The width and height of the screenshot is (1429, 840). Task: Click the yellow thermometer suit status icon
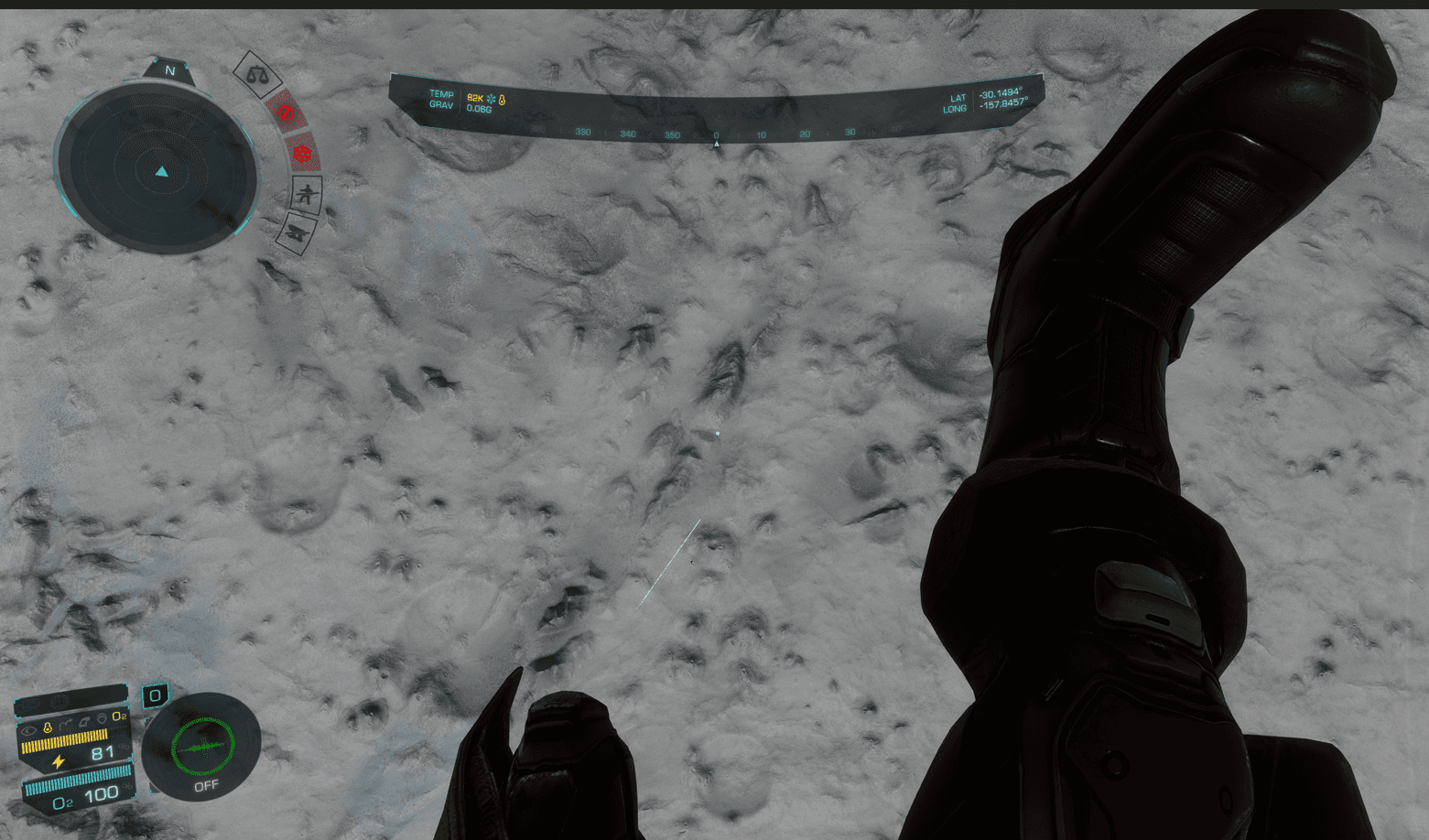tap(48, 727)
